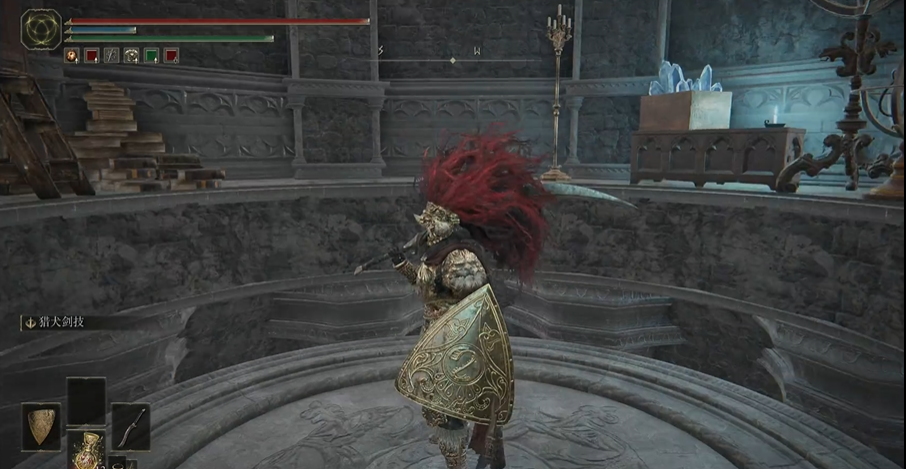Click the empty spell slot above the flask
The width and height of the screenshot is (906, 469).
[x=86, y=402]
